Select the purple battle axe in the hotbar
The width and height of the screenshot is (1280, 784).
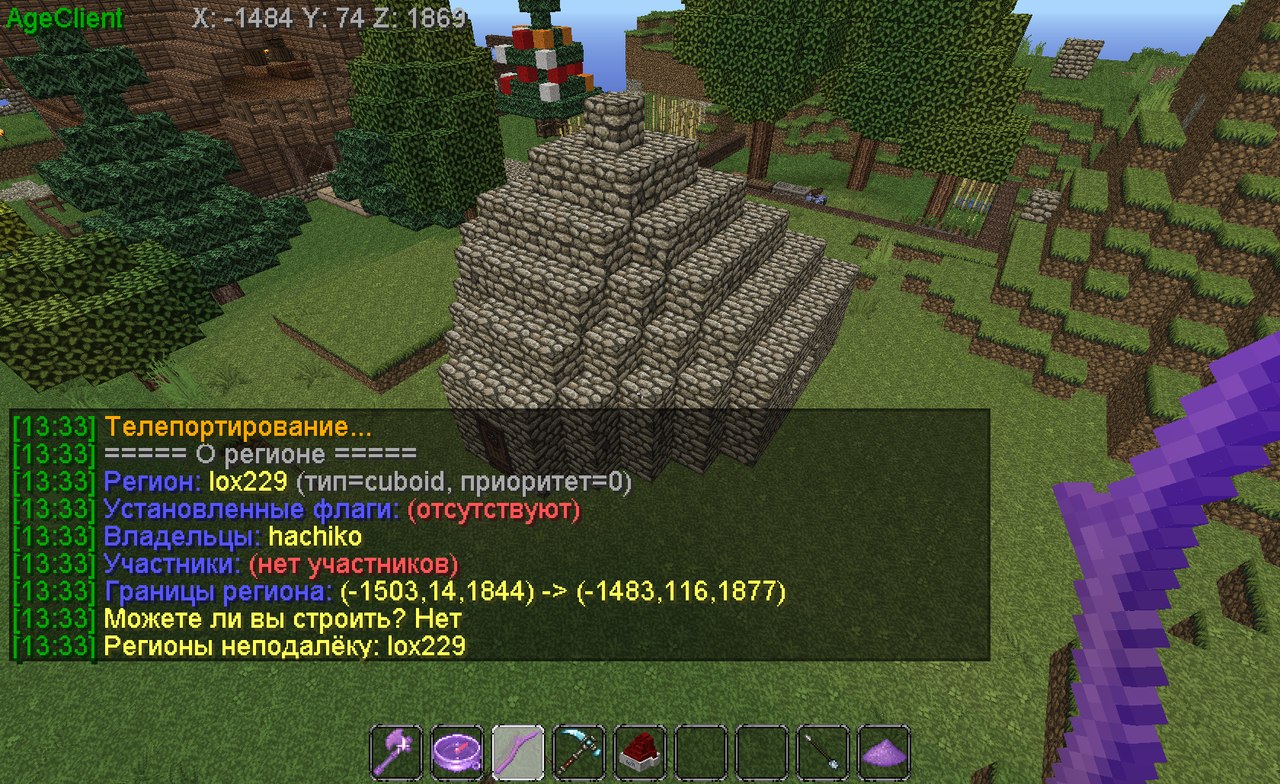coord(393,748)
